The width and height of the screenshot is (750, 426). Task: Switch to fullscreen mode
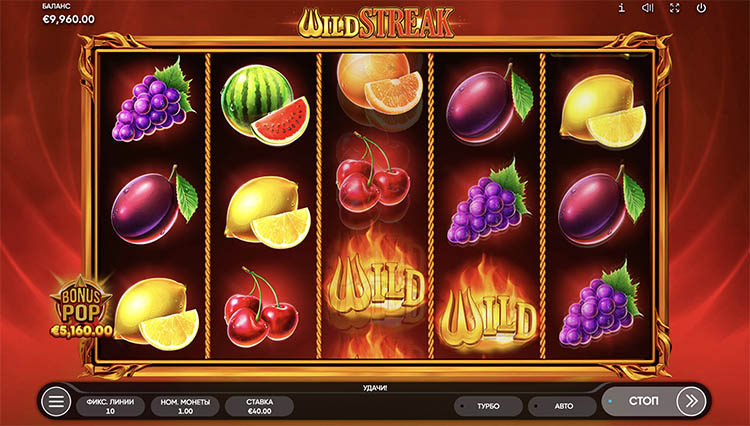click(x=675, y=9)
